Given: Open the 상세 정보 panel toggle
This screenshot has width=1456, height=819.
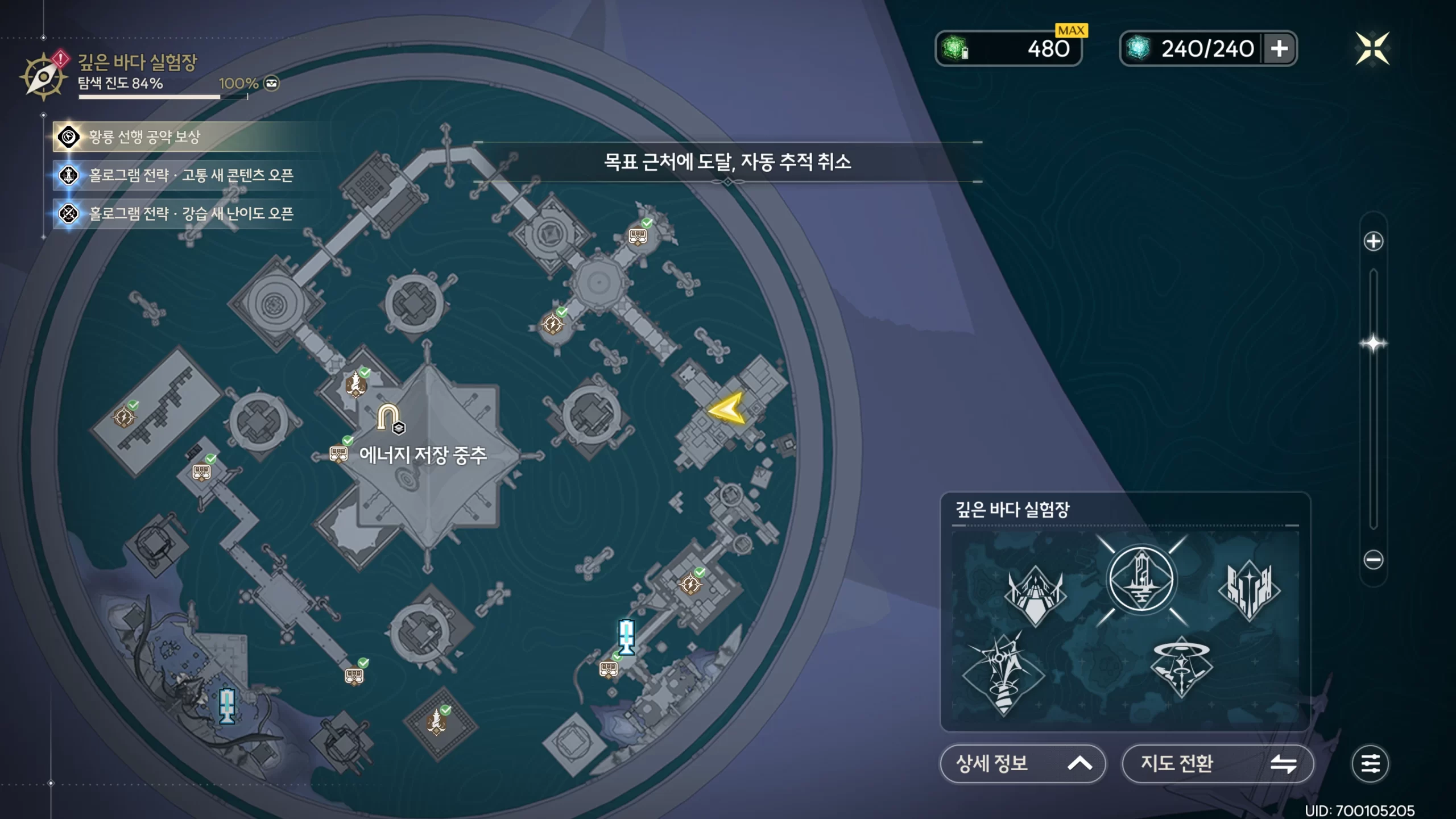Looking at the screenshot, I should click(1023, 763).
